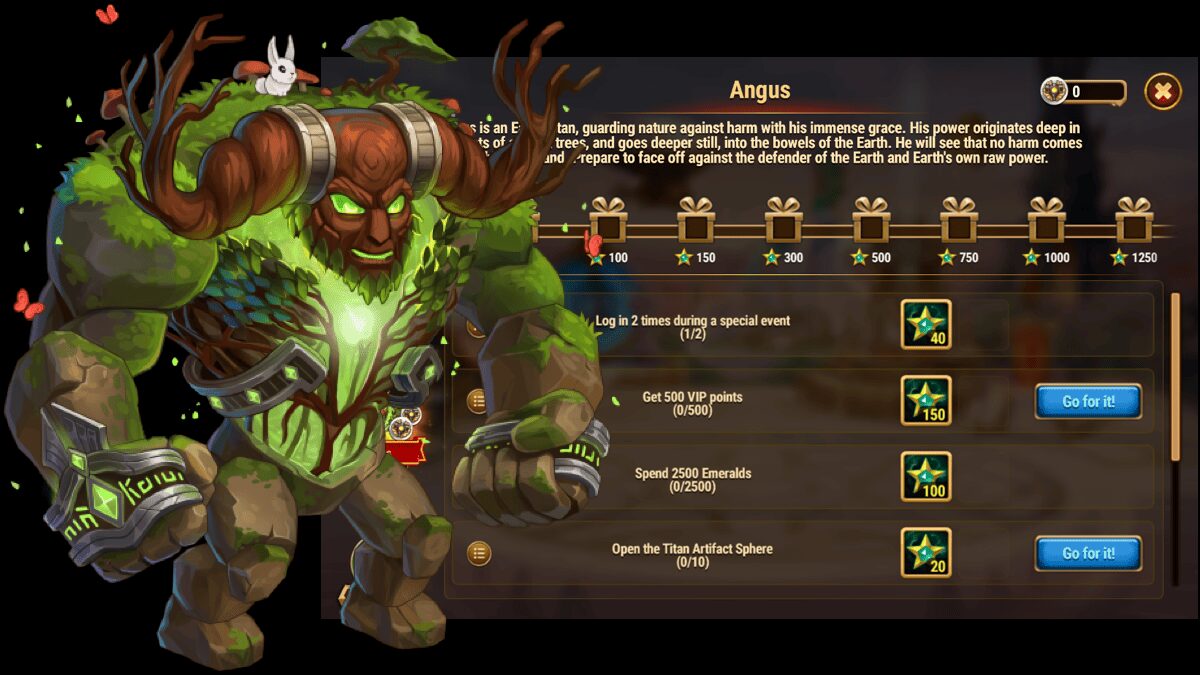This screenshot has height=675, width=1200.
Task: Open the 1250-star gift box reward
Action: (x=1134, y=221)
